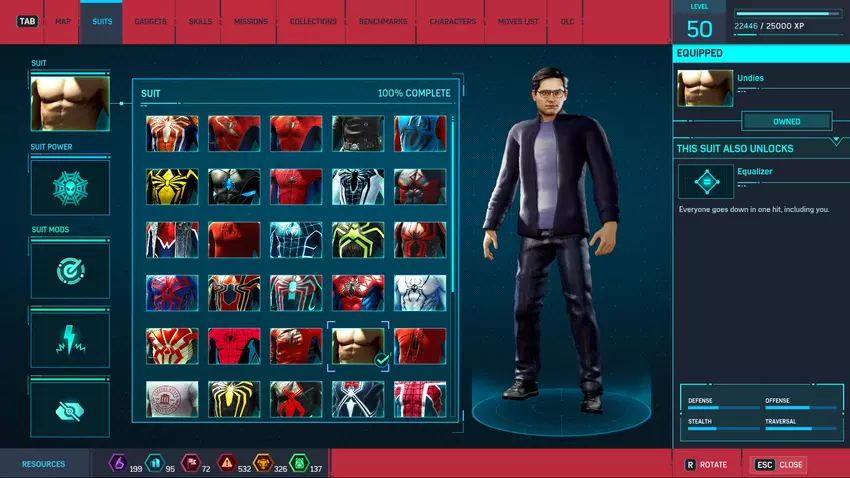Click the Owned button for Undies
The height and width of the screenshot is (478, 850).
(786, 122)
